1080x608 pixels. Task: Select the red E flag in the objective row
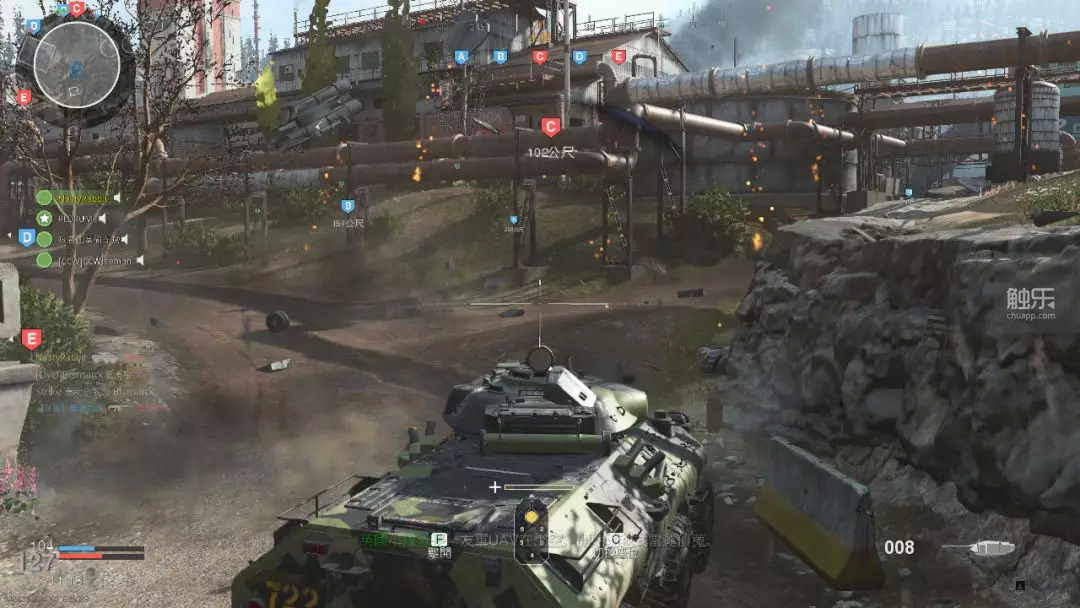618,57
